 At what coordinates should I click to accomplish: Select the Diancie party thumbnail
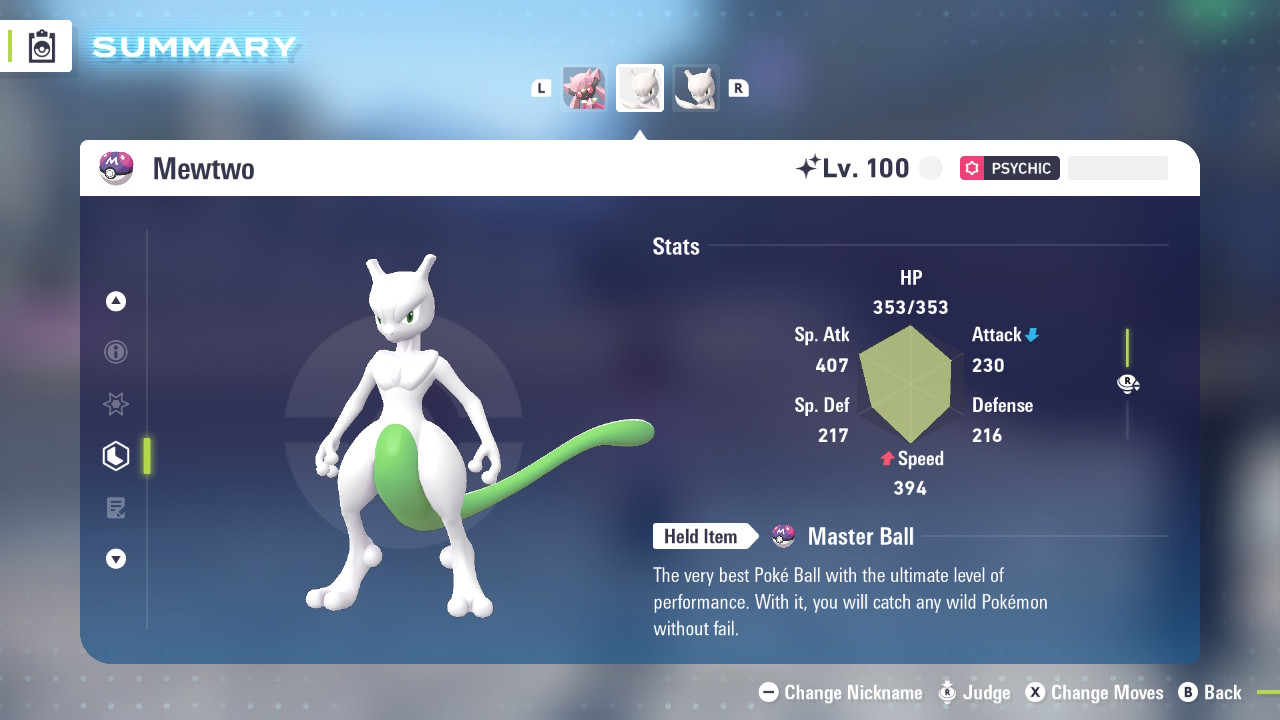pos(585,88)
